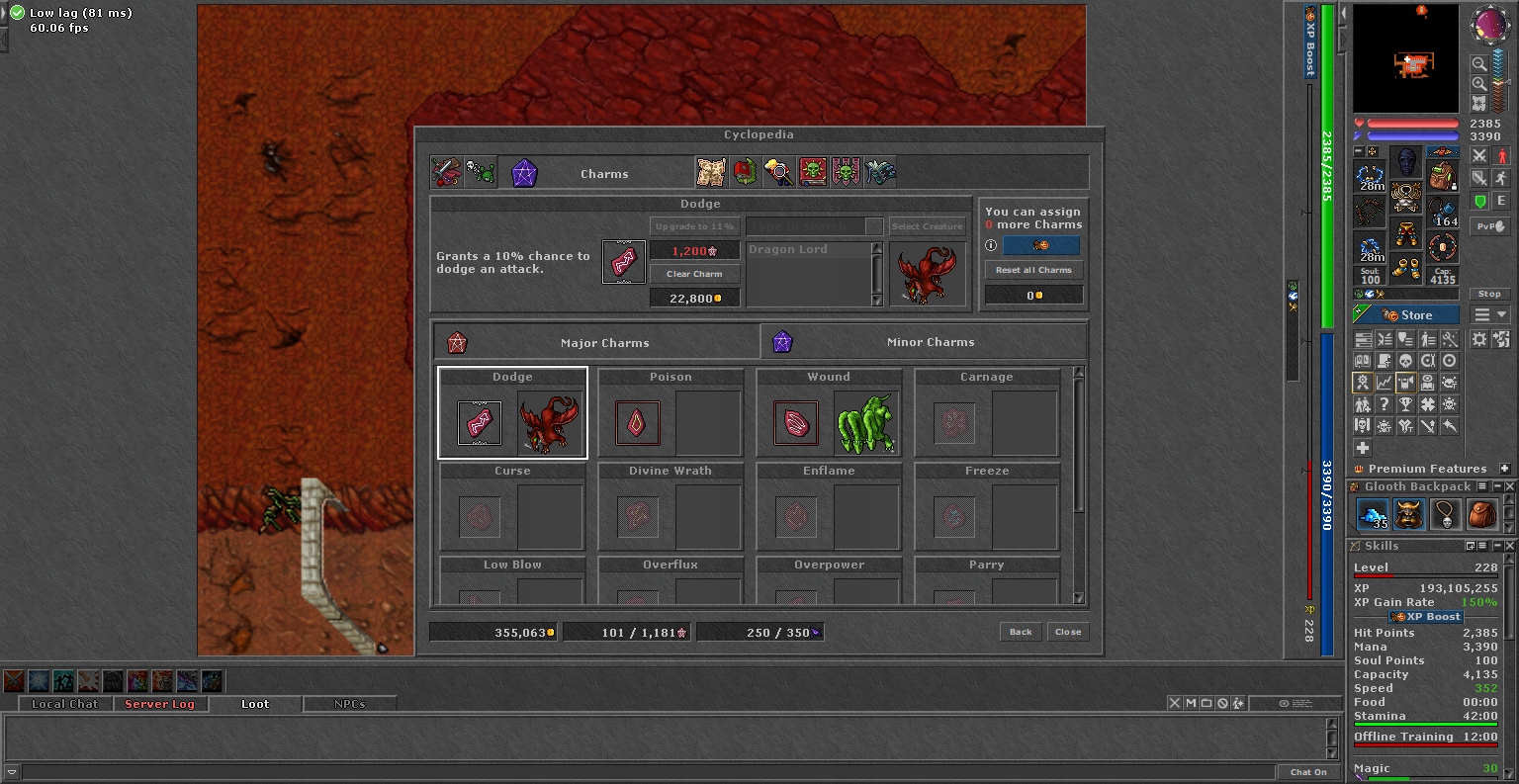Viewport: 1519px width, 784px height.
Task: Select the Wound charm tile
Action: pos(829,413)
